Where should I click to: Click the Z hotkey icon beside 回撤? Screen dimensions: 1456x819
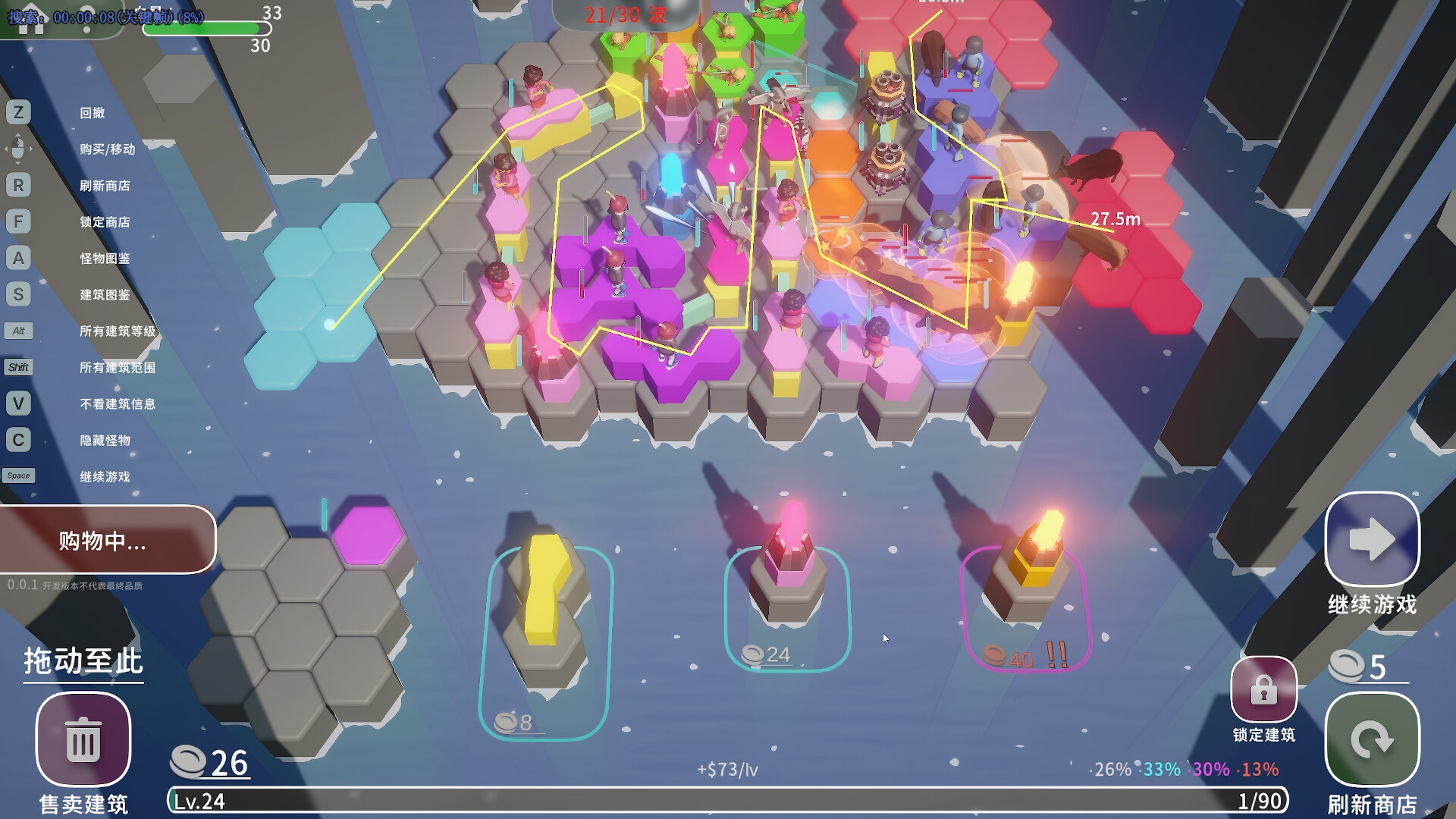(x=19, y=112)
